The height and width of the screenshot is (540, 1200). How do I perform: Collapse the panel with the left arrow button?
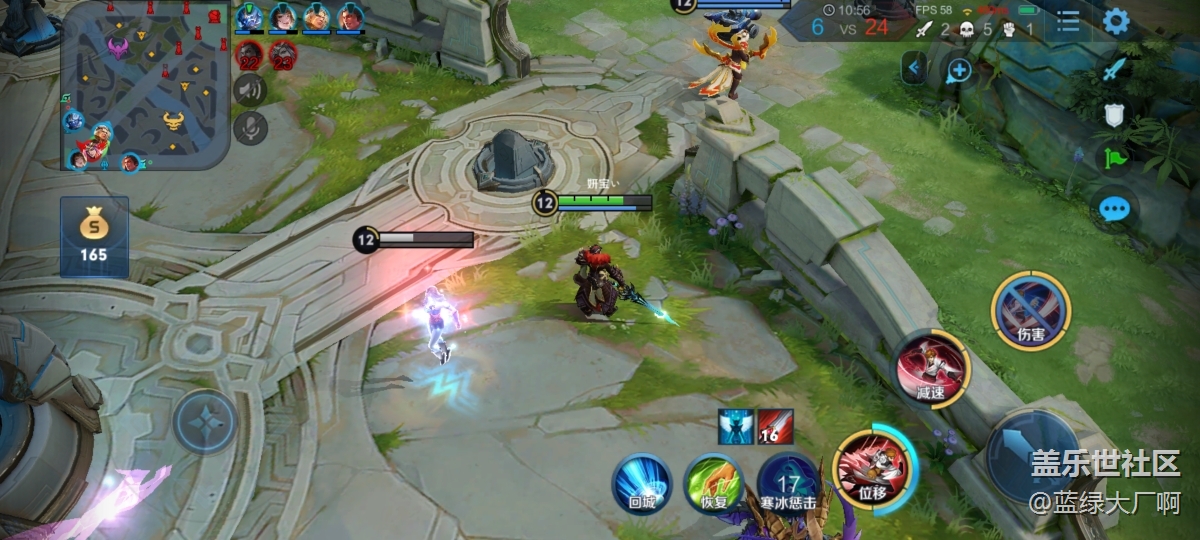coord(914,68)
